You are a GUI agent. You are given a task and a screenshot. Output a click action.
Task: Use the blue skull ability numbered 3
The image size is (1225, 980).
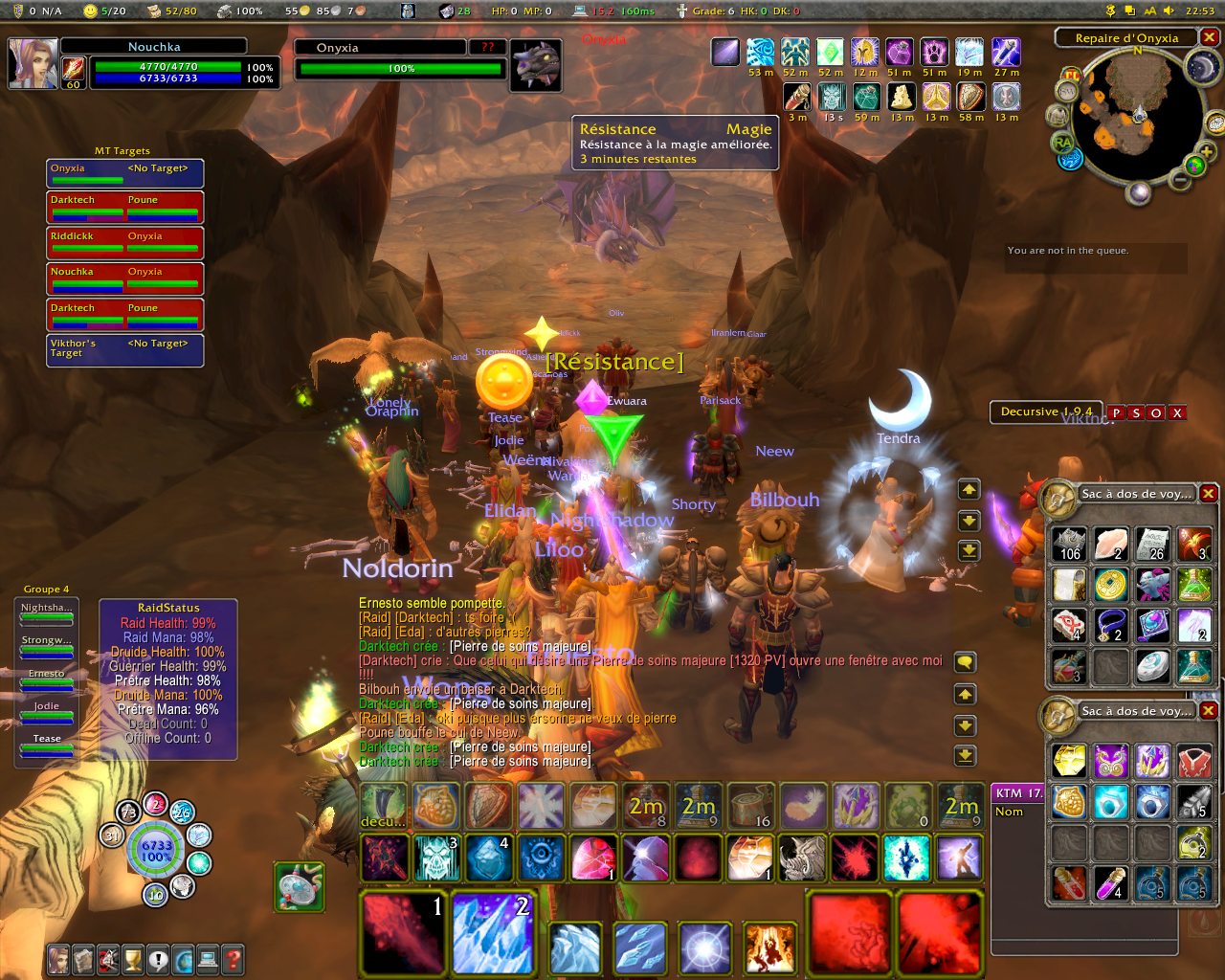(x=436, y=857)
